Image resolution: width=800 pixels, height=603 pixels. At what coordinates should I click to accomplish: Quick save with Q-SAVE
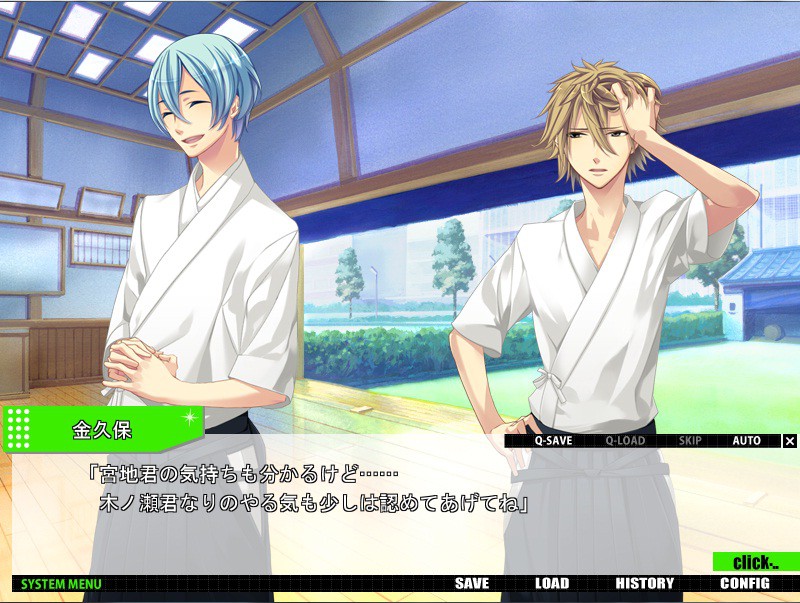(552, 440)
